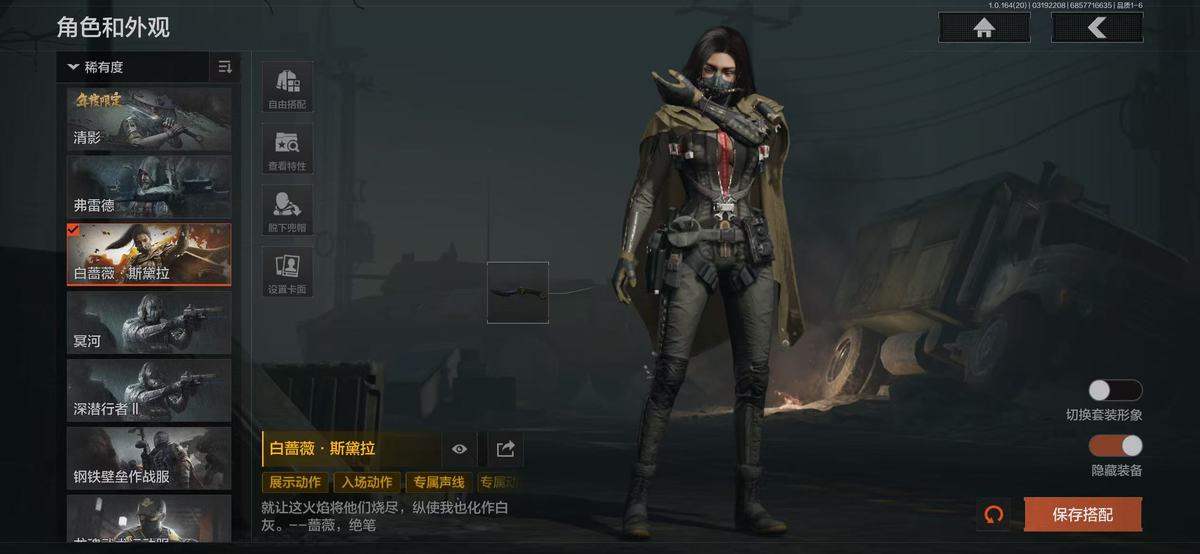The height and width of the screenshot is (554, 1200).
Task: Return to the home screen
Action: [x=984, y=28]
